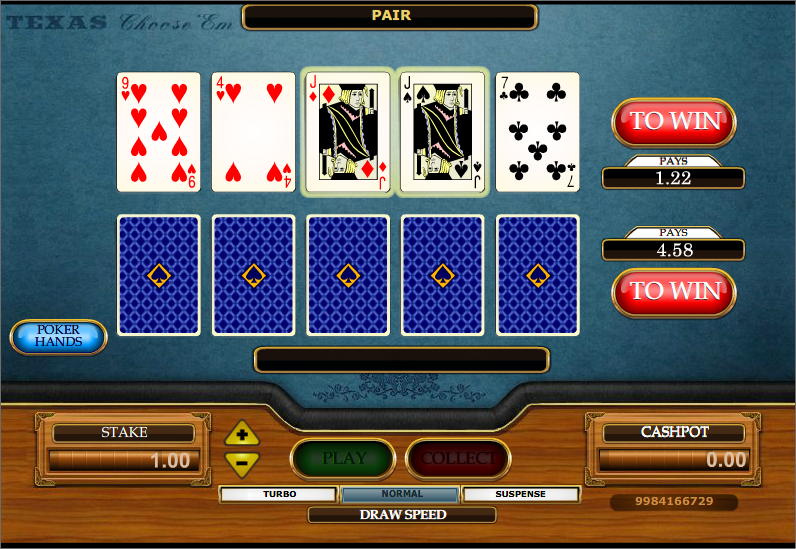Decrease the stake with the minus button
The height and width of the screenshot is (549, 796).
pos(242,462)
